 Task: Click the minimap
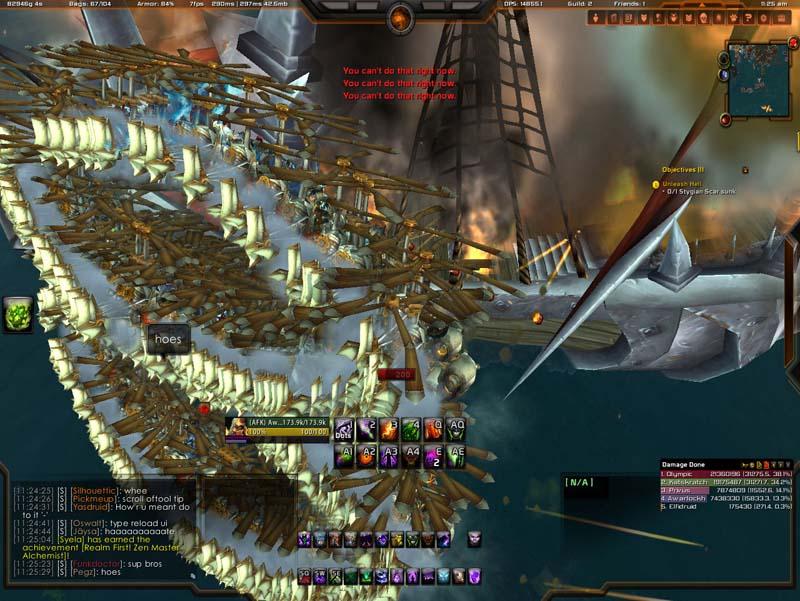pos(759,80)
